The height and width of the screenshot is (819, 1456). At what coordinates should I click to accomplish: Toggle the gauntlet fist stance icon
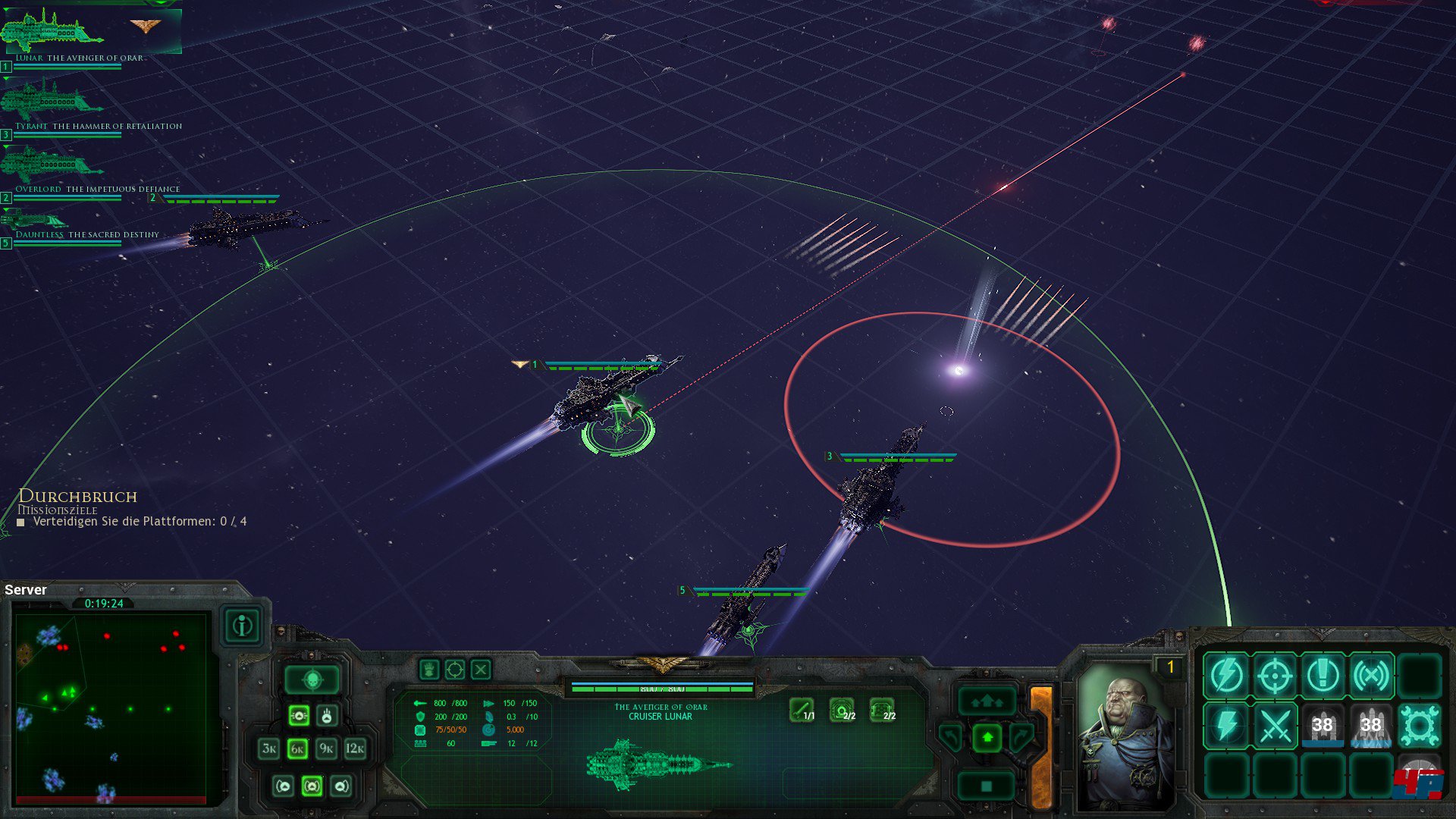[429, 670]
